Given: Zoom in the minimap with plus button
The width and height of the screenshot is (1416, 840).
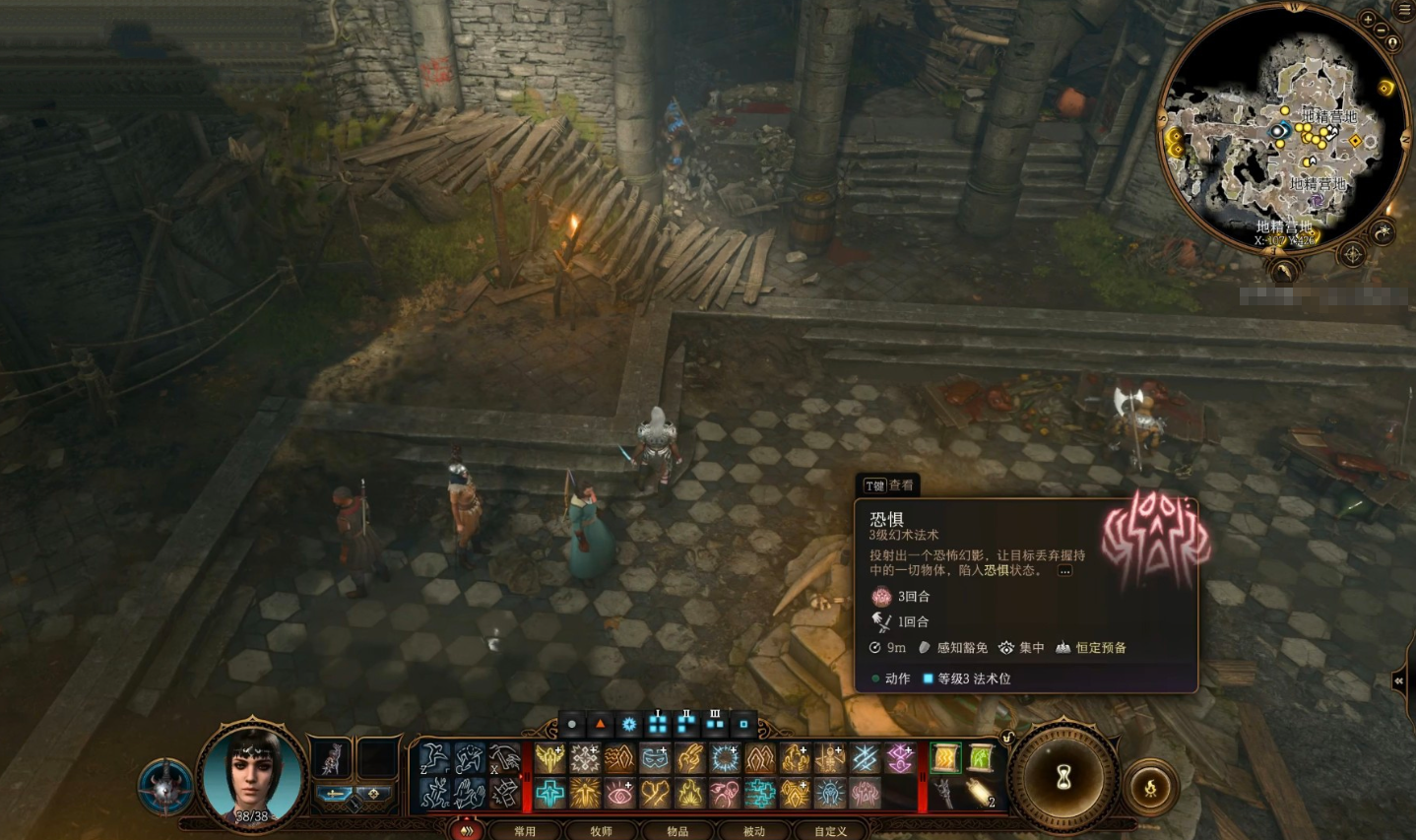Looking at the screenshot, I should [1368, 20].
